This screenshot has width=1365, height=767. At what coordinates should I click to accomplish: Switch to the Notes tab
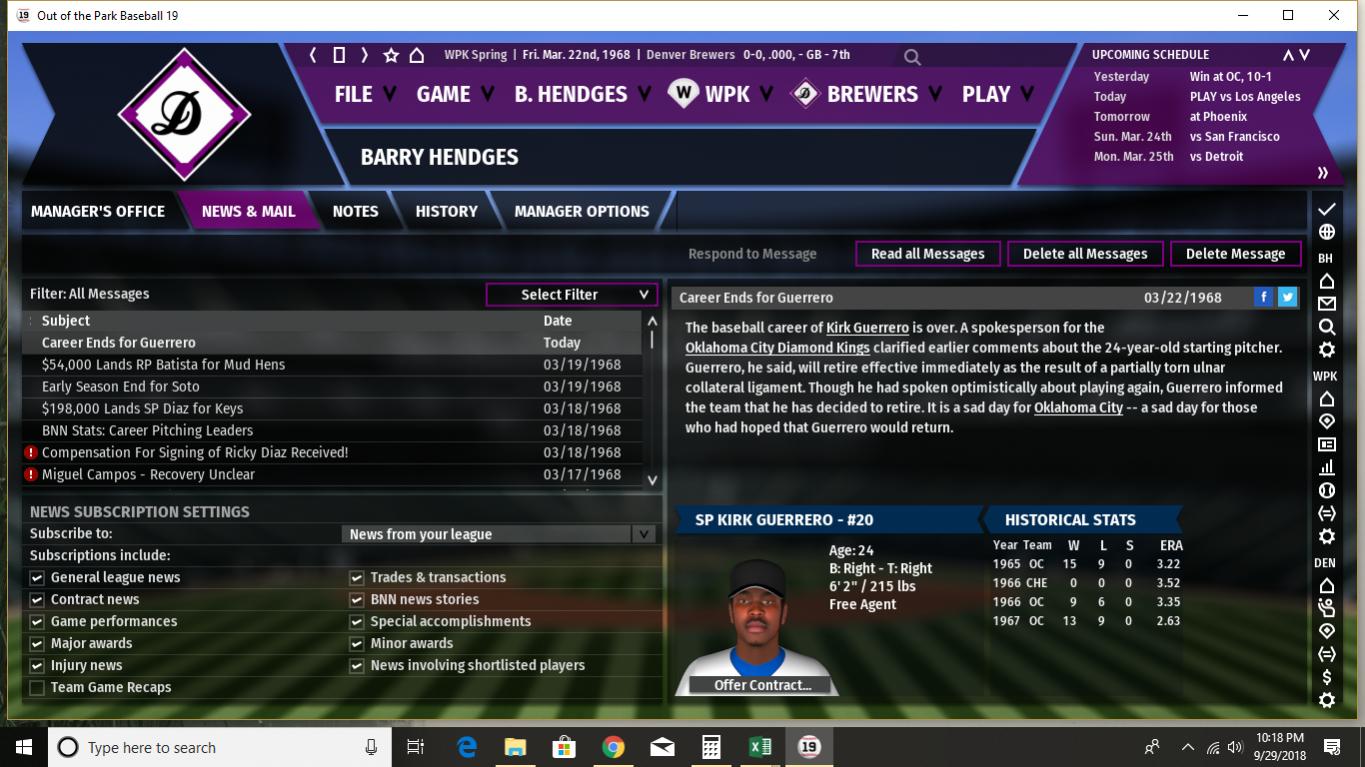pyautogui.click(x=355, y=211)
